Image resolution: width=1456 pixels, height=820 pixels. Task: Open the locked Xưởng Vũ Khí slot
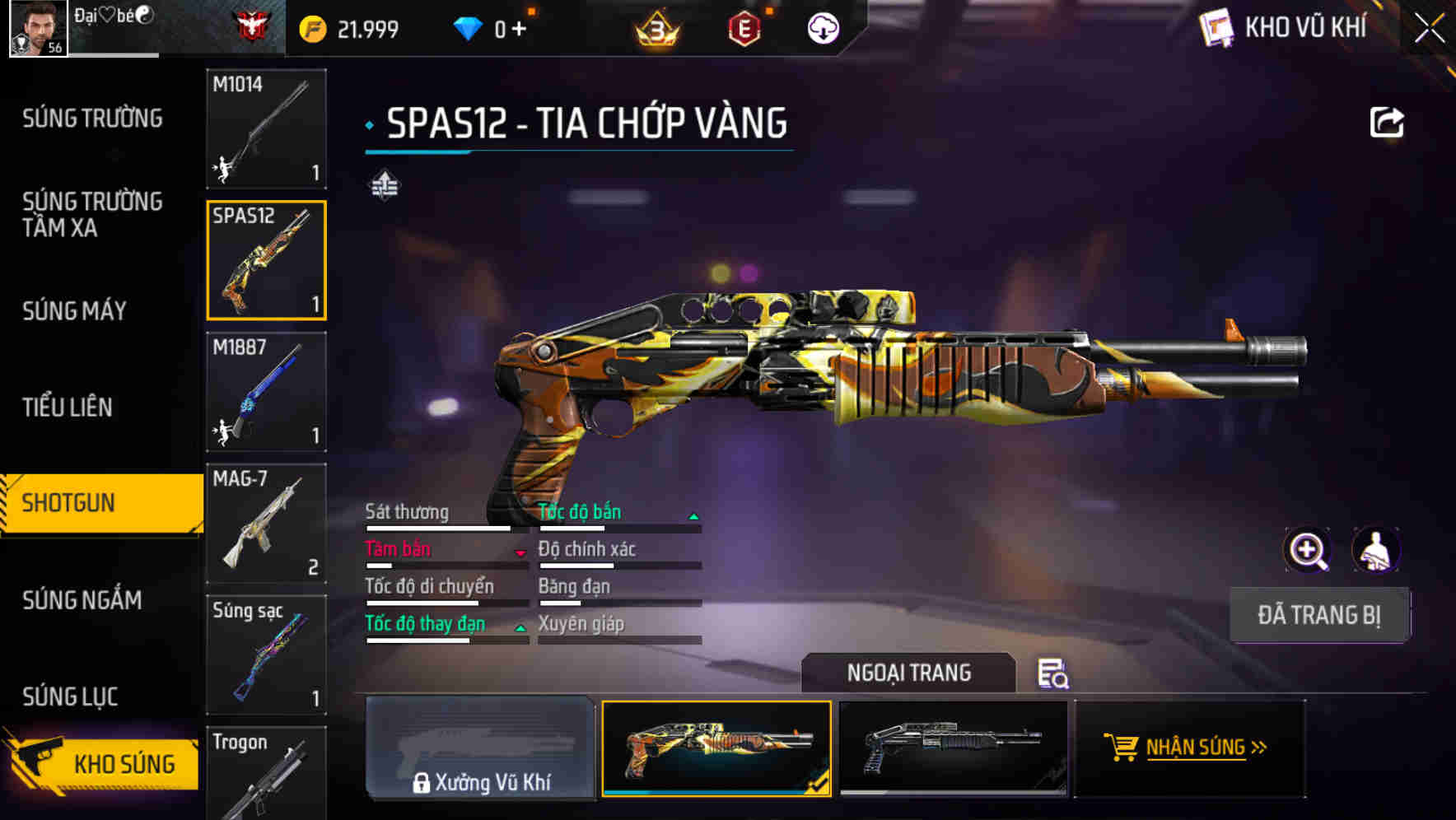[x=480, y=748]
